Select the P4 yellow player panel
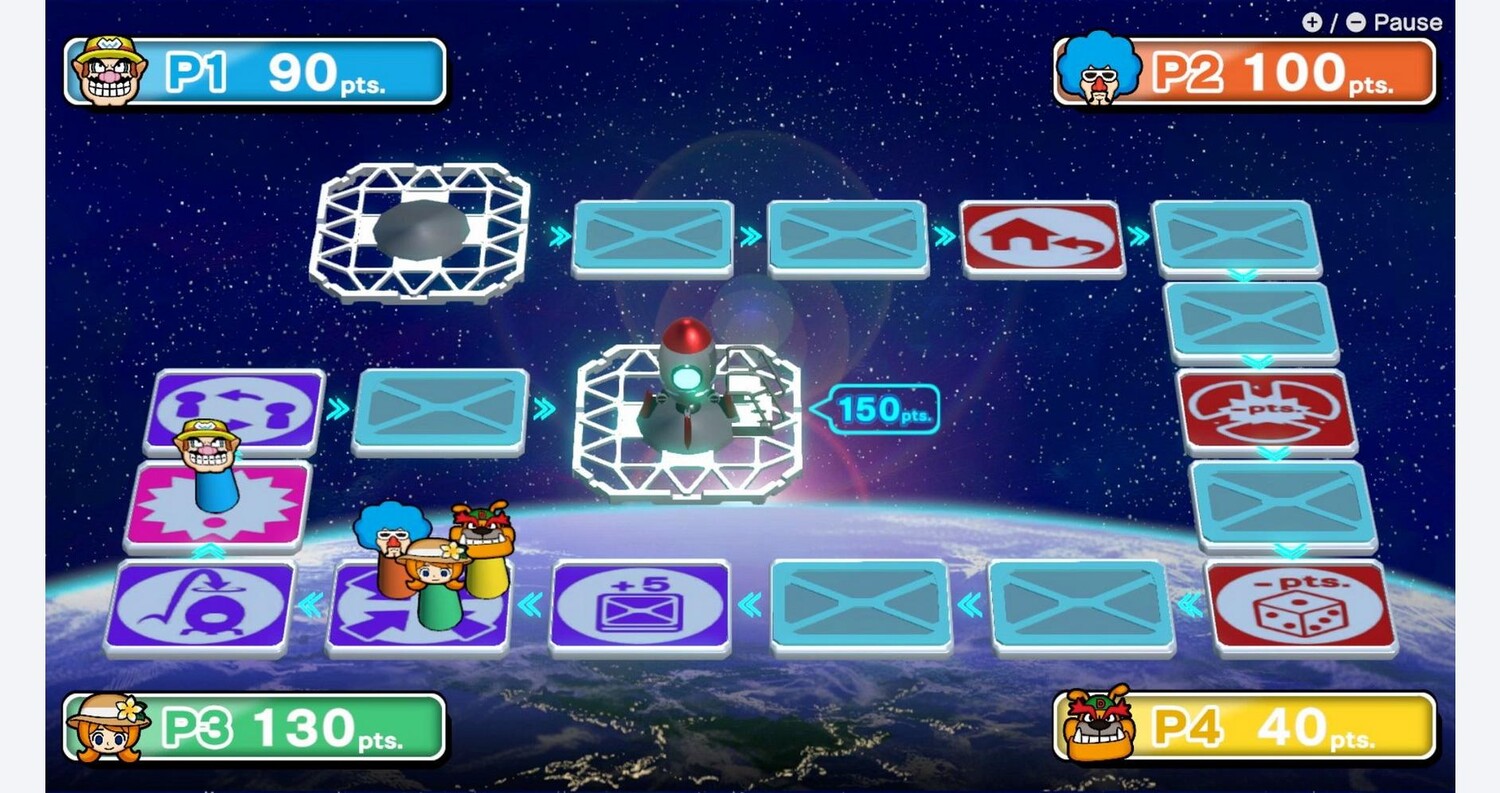 click(x=1245, y=727)
